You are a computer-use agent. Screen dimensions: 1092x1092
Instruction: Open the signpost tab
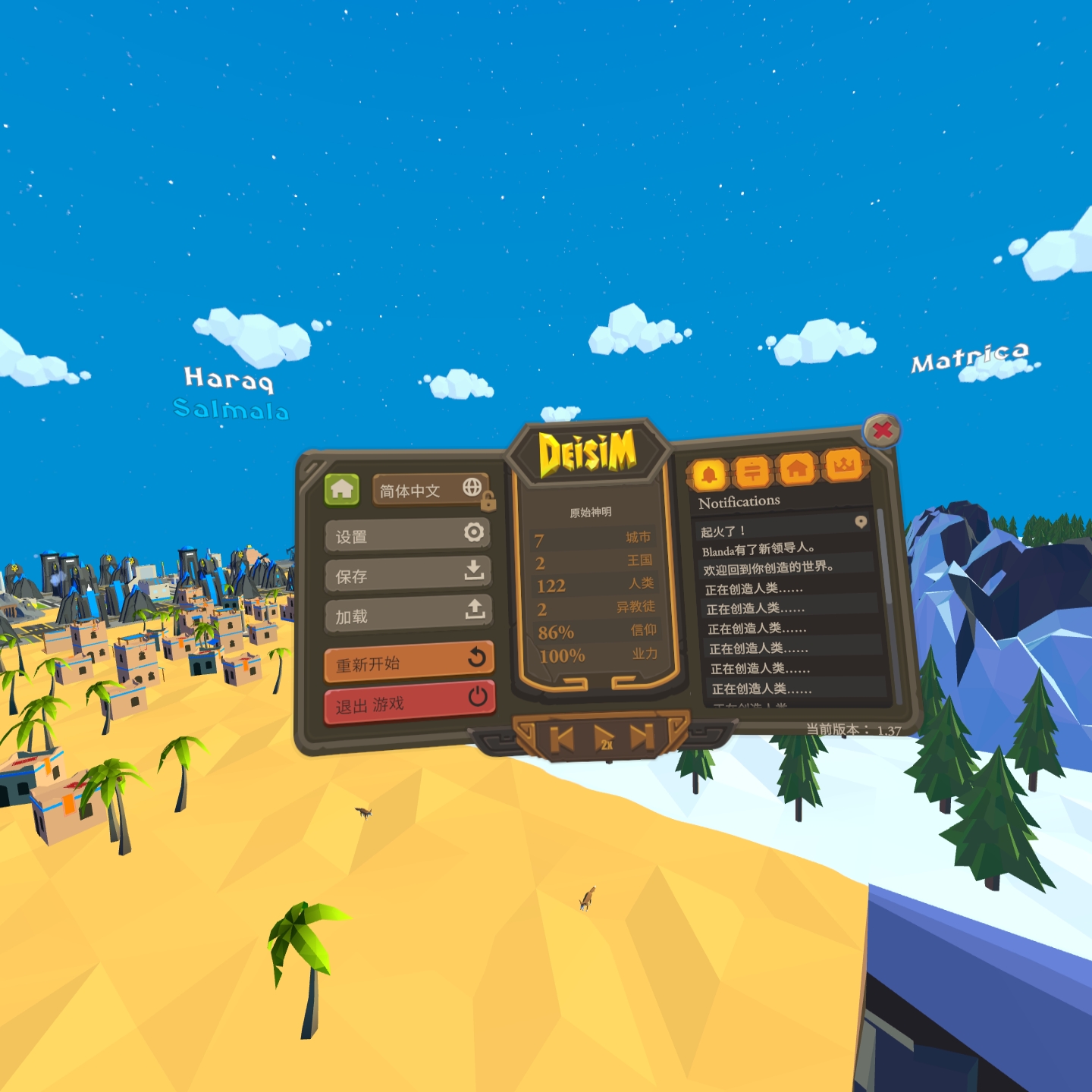coord(752,472)
